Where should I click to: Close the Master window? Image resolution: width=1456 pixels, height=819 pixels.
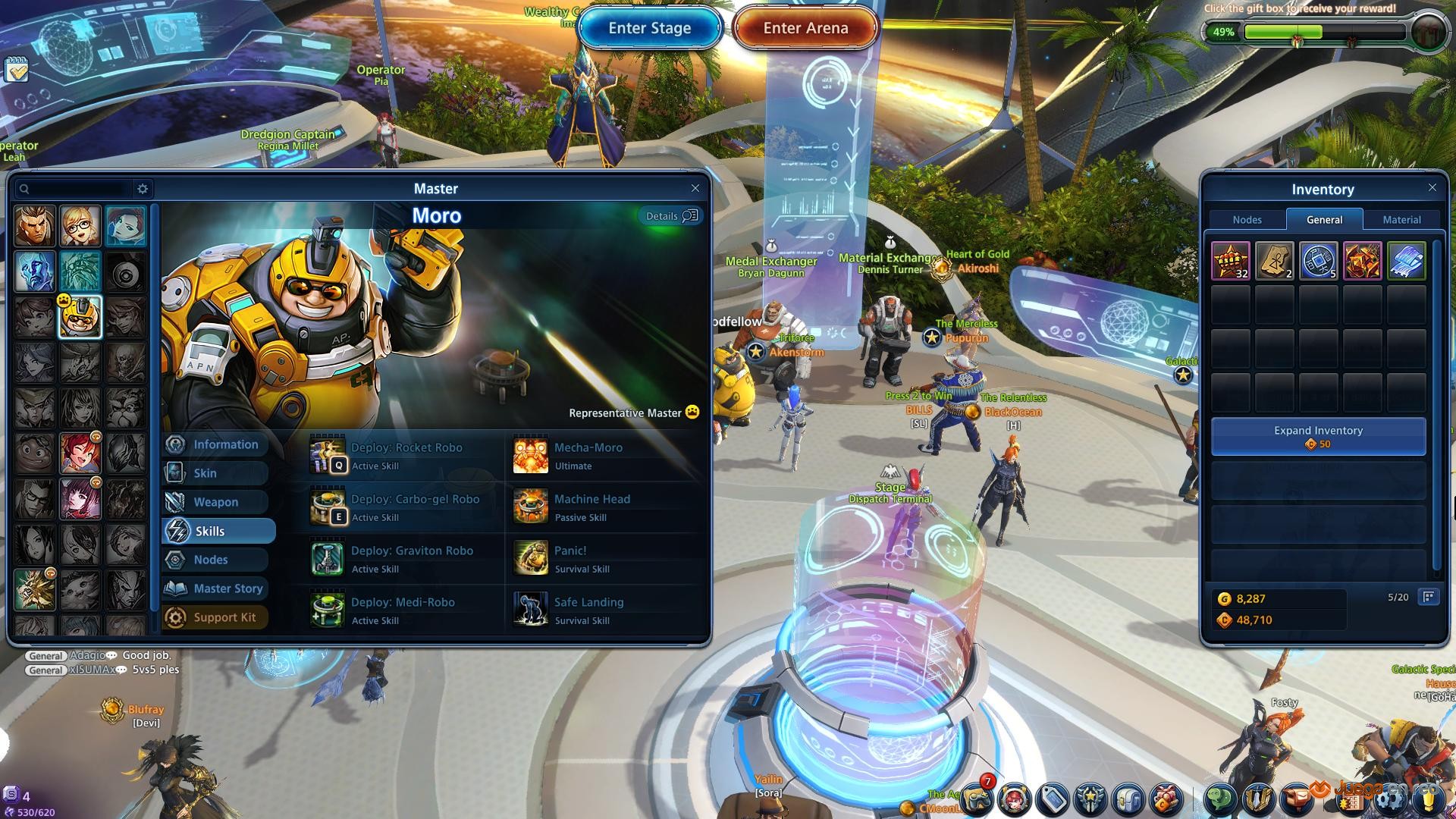point(695,188)
